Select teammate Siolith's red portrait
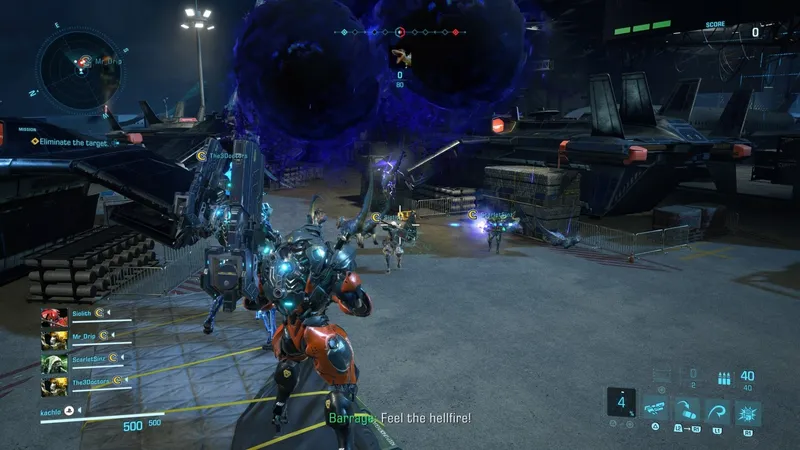This screenshot has height=450, width=800. 53,319
